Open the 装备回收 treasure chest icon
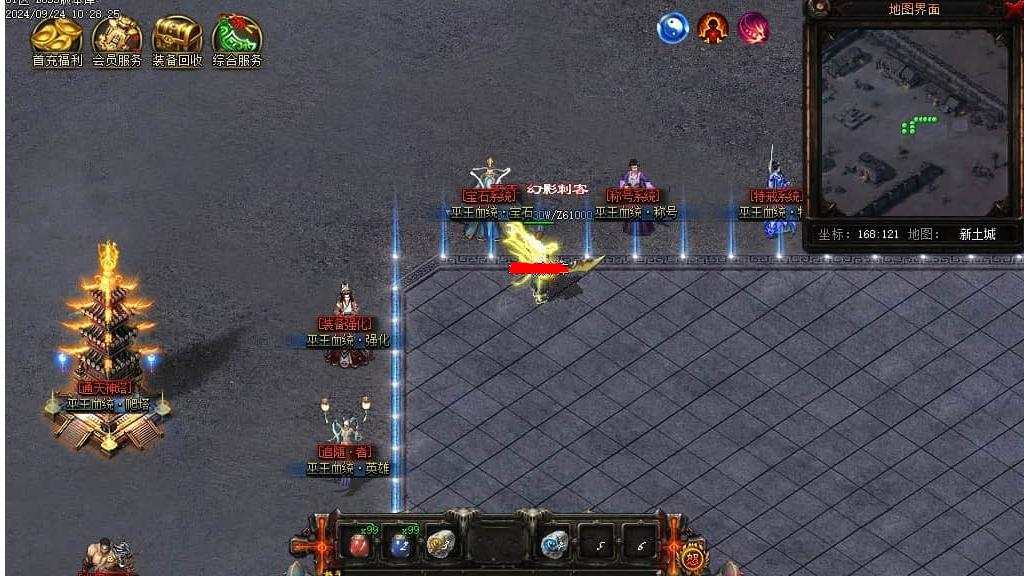This screenshot has height=576, width=1024. 177,37
